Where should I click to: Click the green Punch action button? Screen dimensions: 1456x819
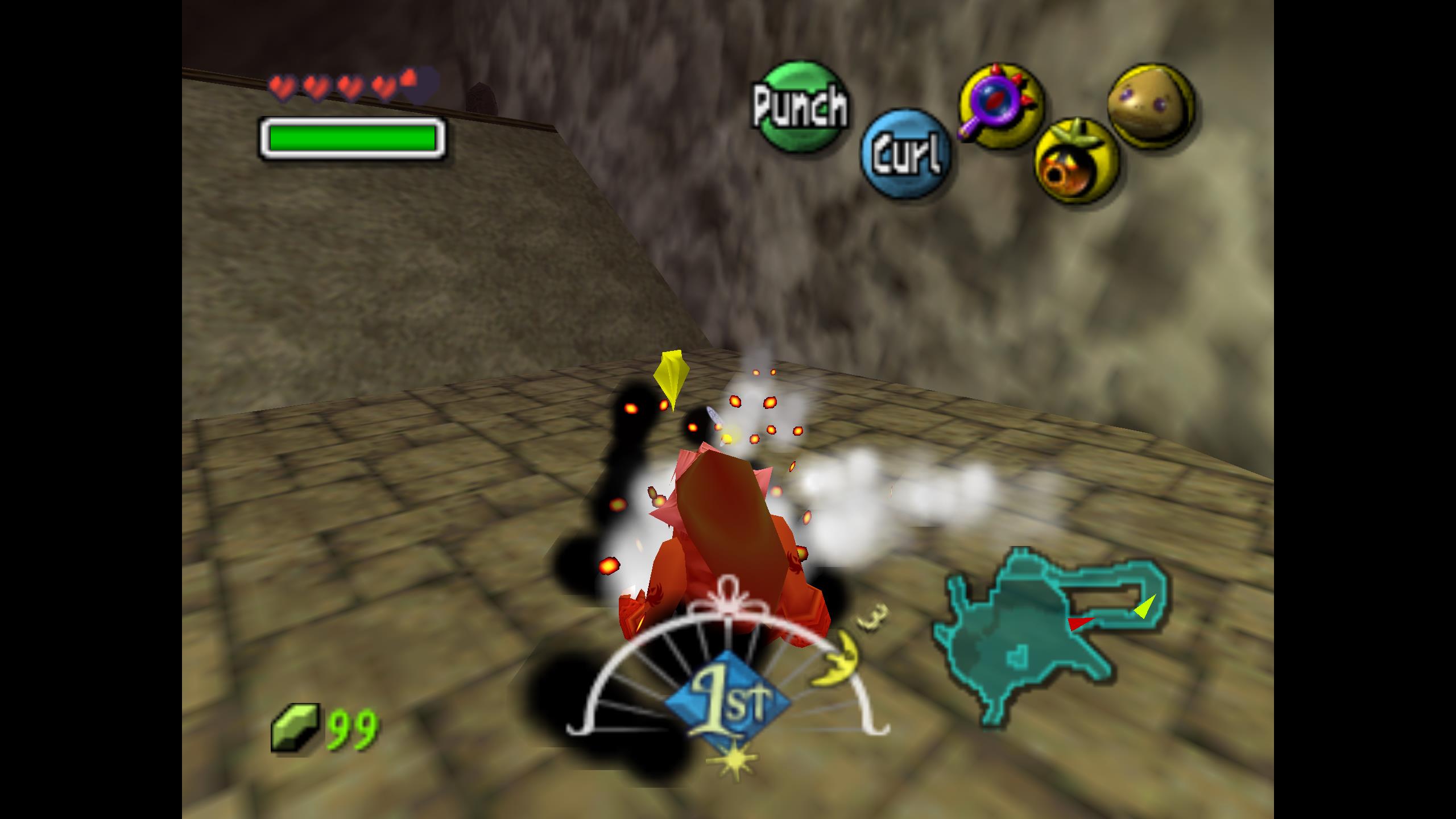click(799, 106)
